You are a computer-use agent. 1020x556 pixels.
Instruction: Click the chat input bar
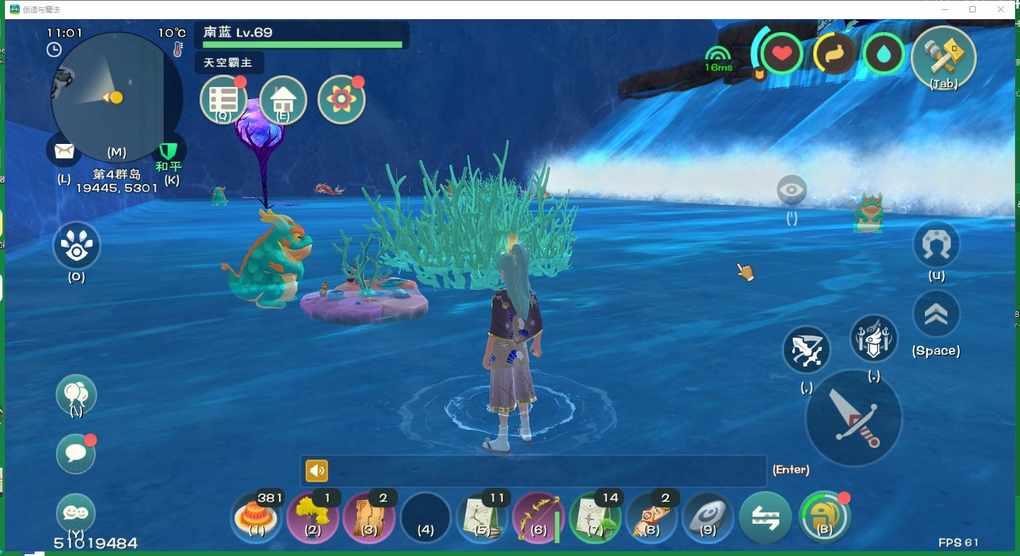point(534,471)
